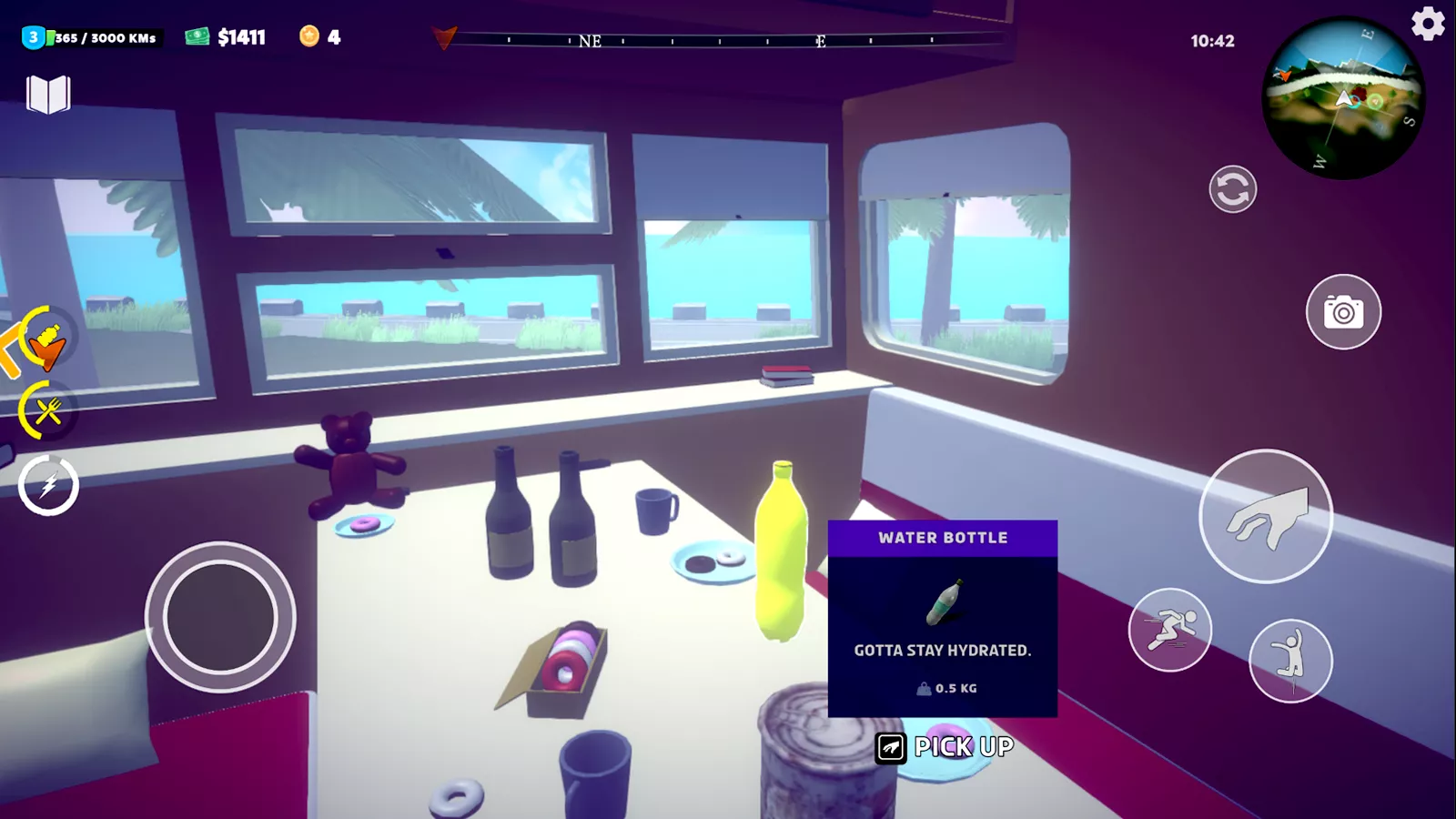Select the fork and knife hunger icon
The height and width of the screenshot is (819, 1456).
(47, 411)
